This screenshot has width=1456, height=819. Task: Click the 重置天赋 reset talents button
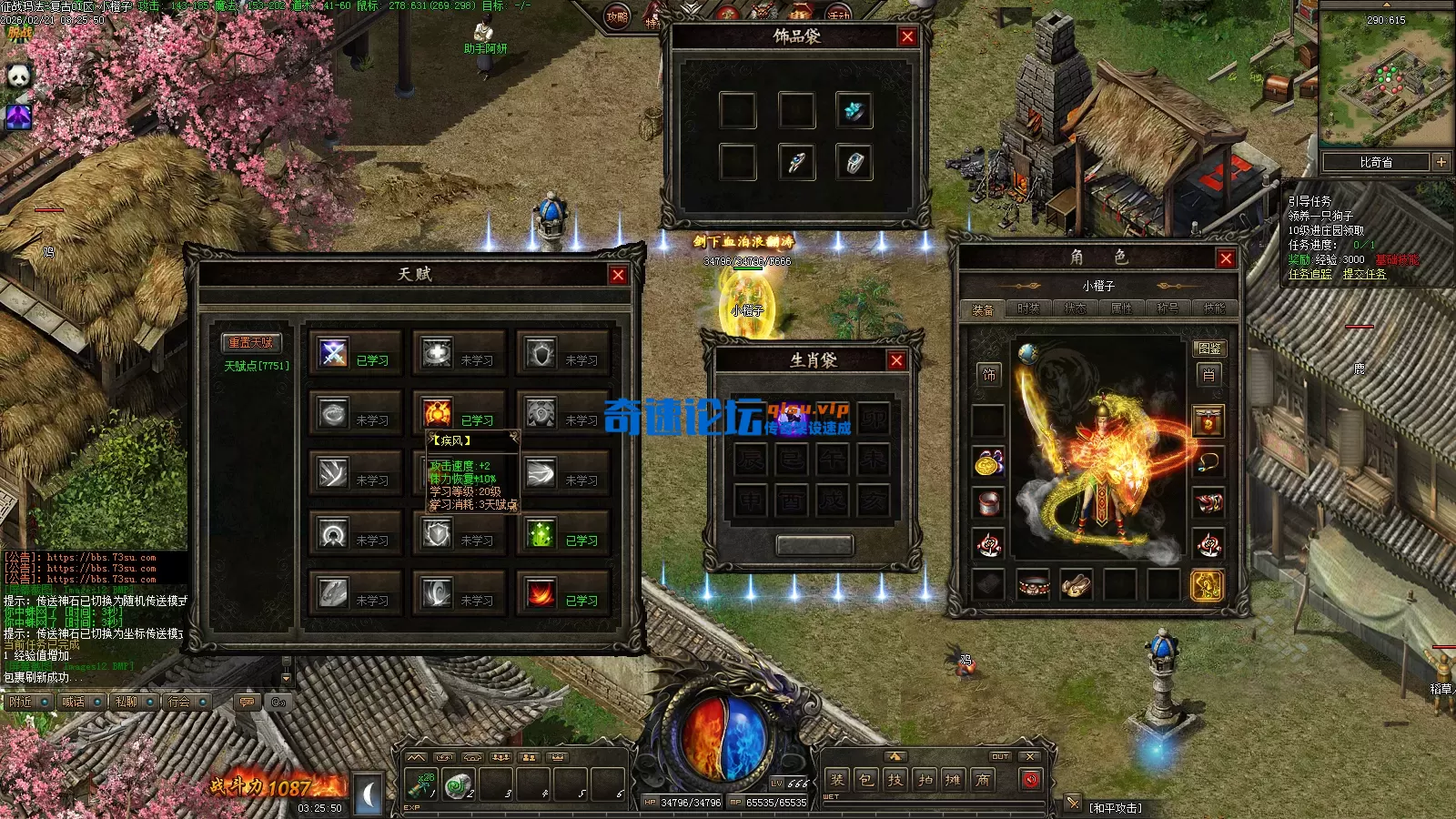click(251, 343)
